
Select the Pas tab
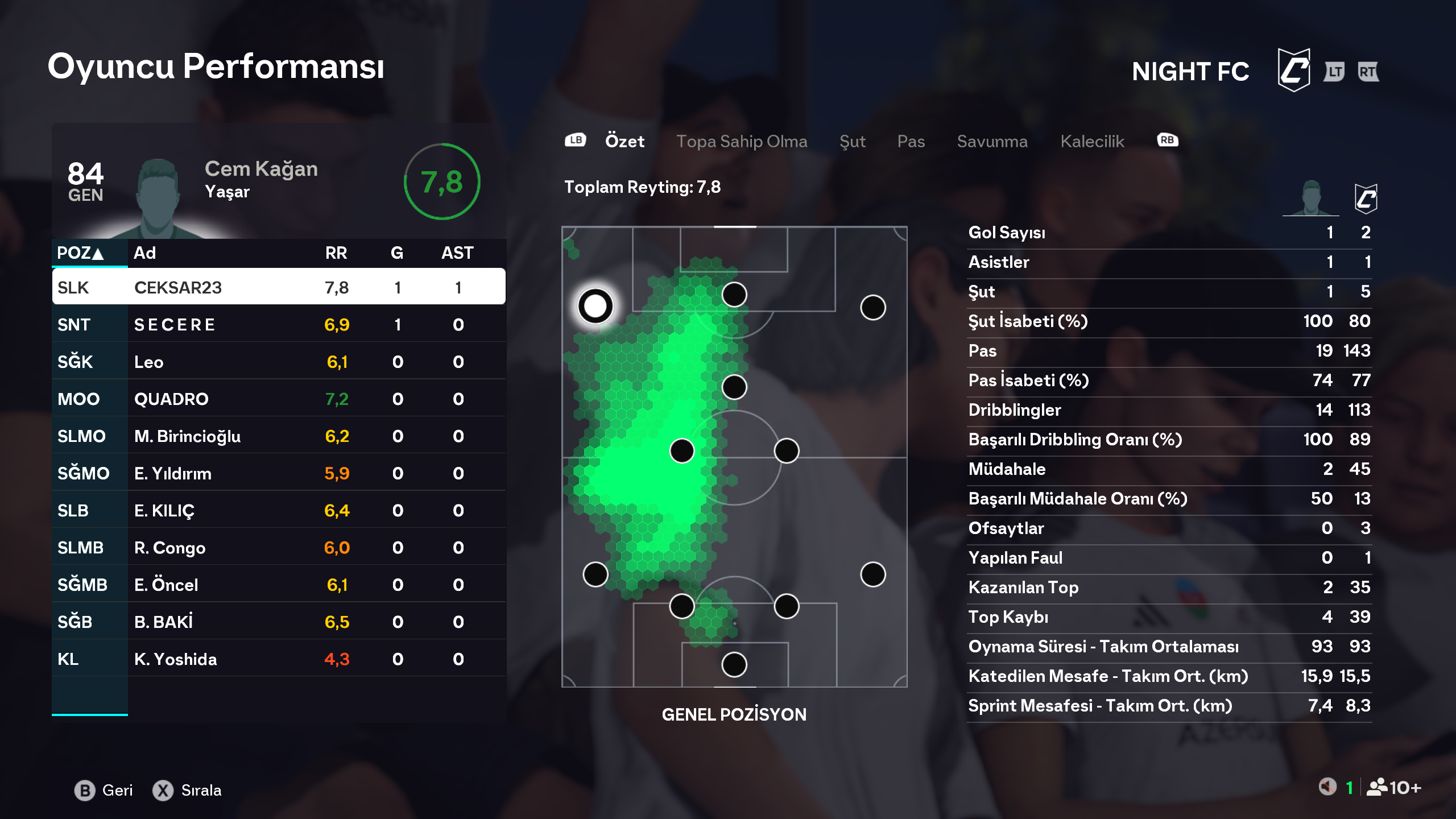(x=911, y=141)
